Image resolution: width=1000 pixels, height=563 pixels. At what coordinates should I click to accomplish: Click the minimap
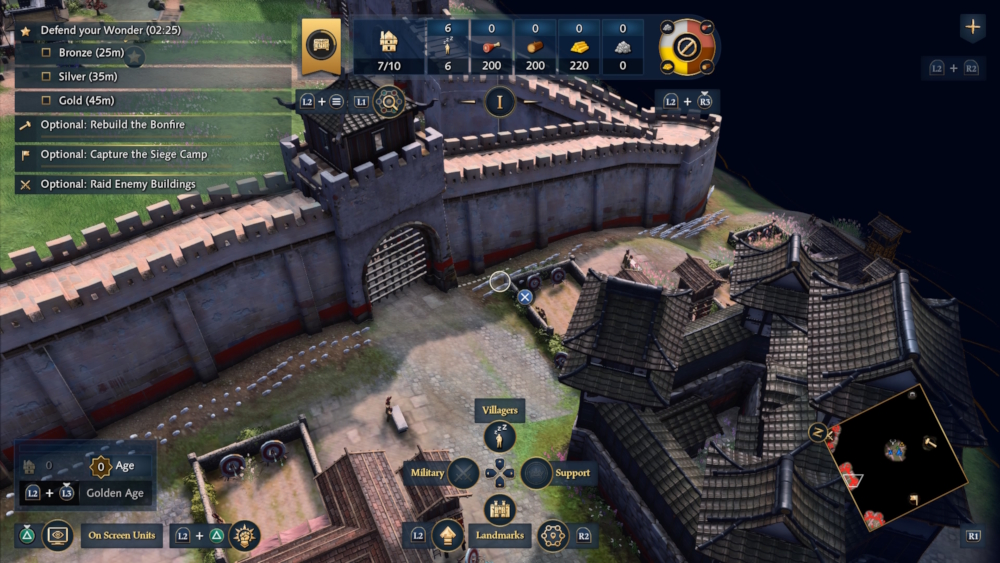tap(897, 456)
